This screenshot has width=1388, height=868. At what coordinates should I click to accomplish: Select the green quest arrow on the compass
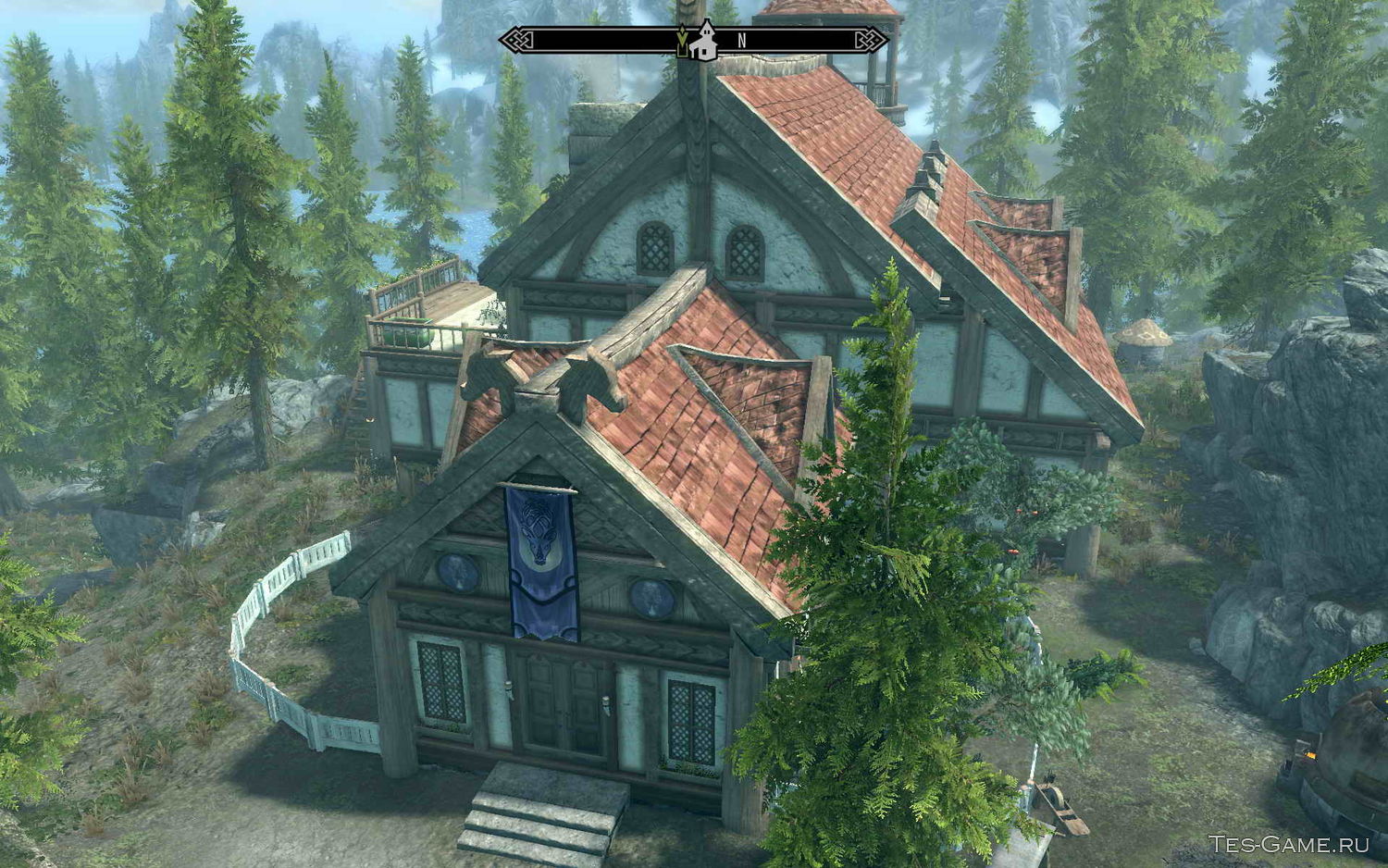683,40
